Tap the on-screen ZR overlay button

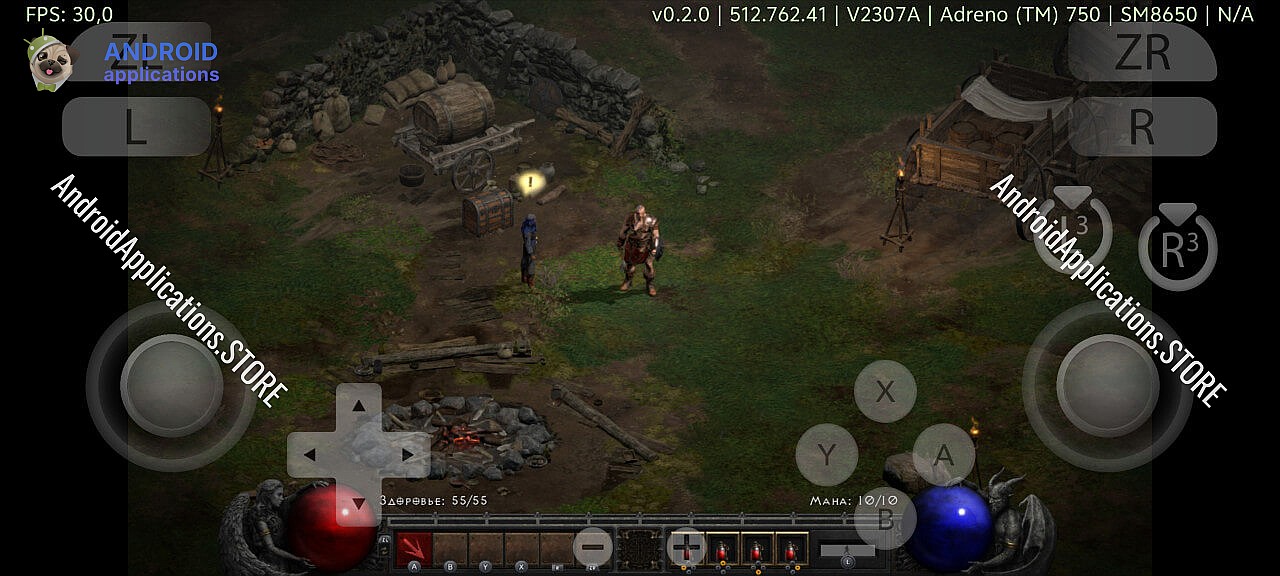click(1141, 52)
